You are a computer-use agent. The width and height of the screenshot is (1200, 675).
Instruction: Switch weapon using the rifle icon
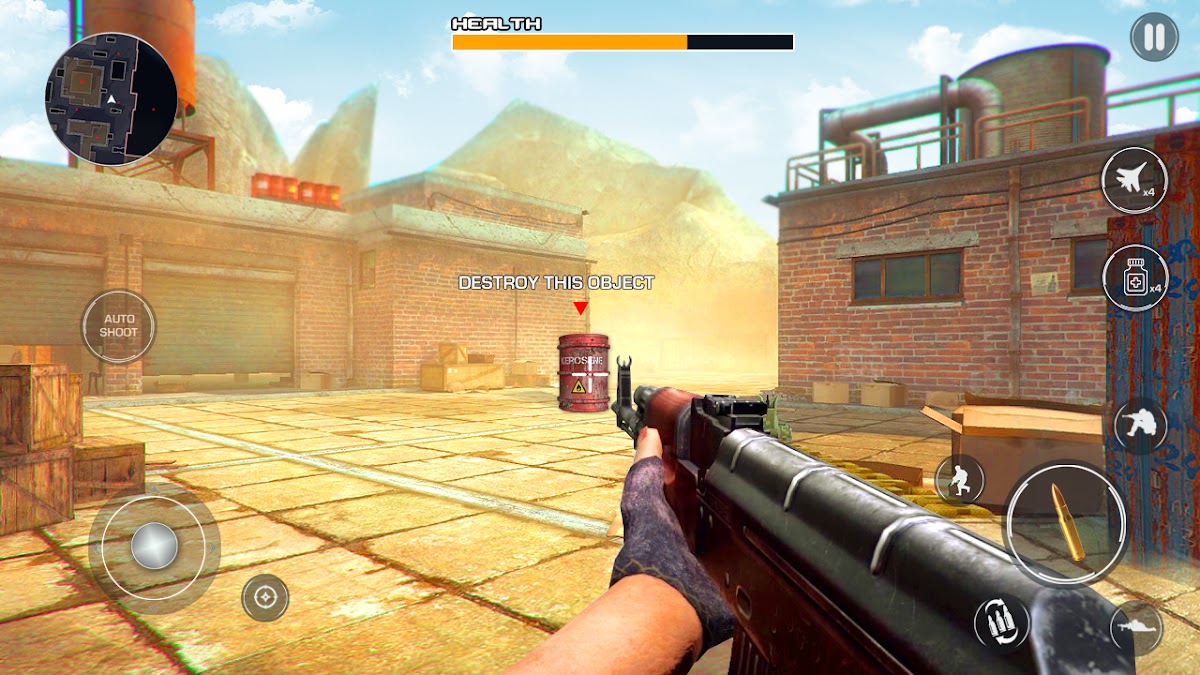click(x=1136, y=628)
